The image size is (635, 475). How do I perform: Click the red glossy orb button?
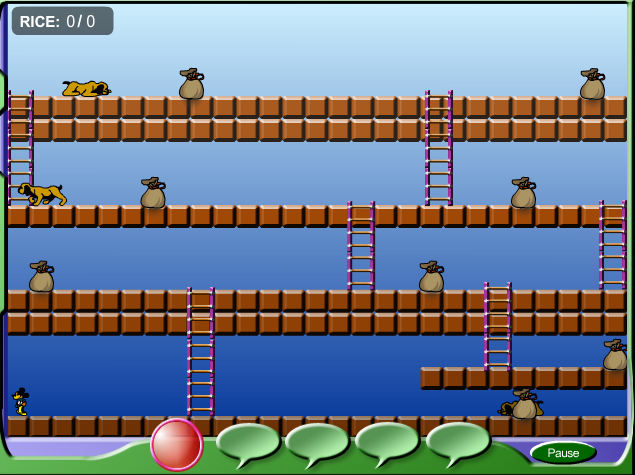(176, 444)
